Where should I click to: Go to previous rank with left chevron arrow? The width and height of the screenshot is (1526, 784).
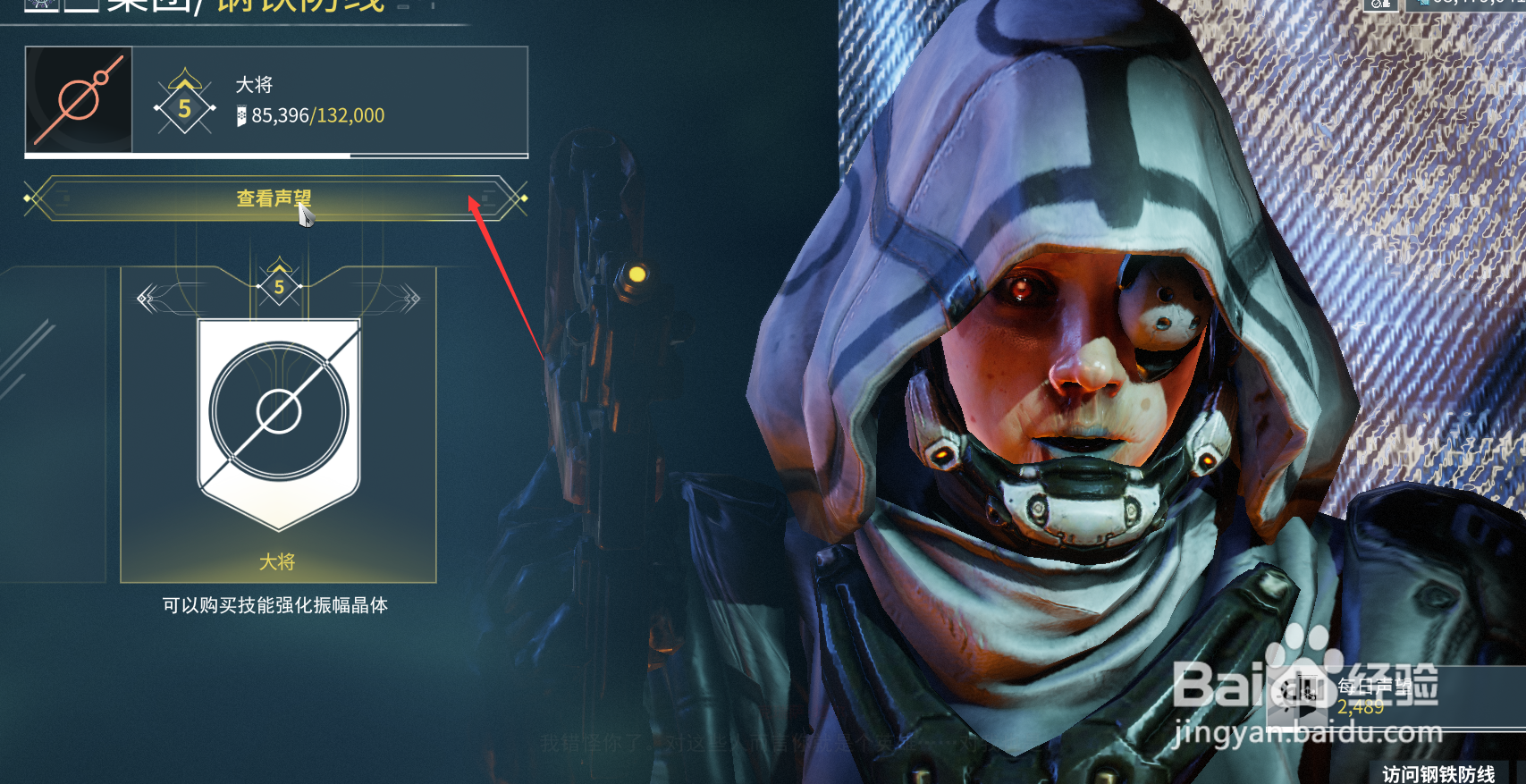point(148,299)
